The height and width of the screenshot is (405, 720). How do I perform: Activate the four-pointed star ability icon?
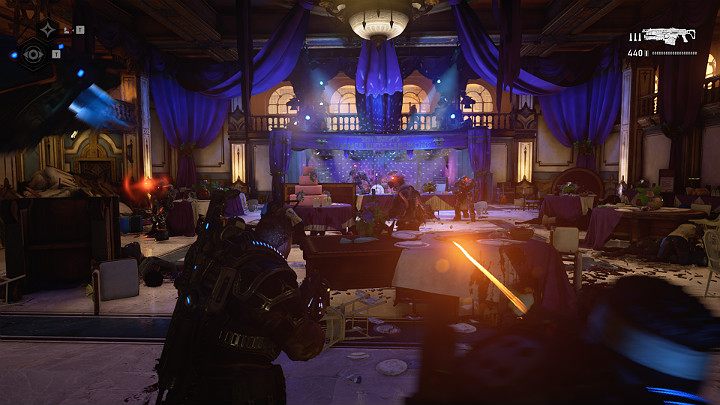click(x=49, y=28)
